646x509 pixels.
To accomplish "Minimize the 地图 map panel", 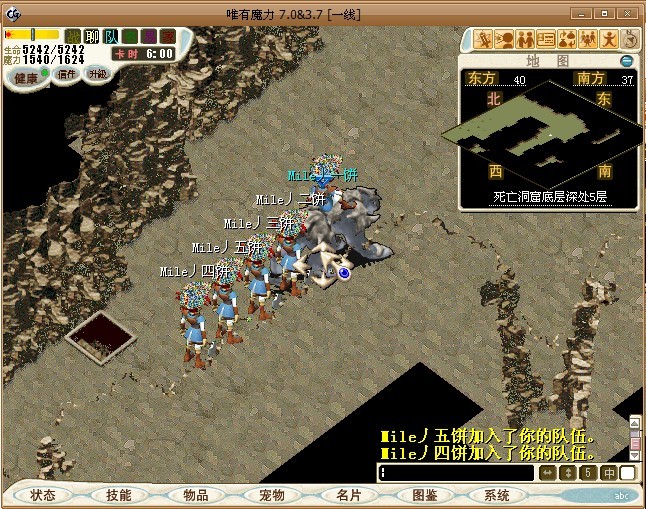I will coord(626,61).
